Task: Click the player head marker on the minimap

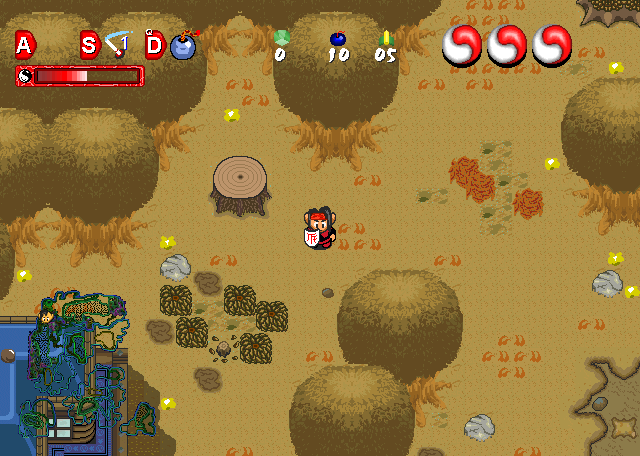Action: (47, 318)
